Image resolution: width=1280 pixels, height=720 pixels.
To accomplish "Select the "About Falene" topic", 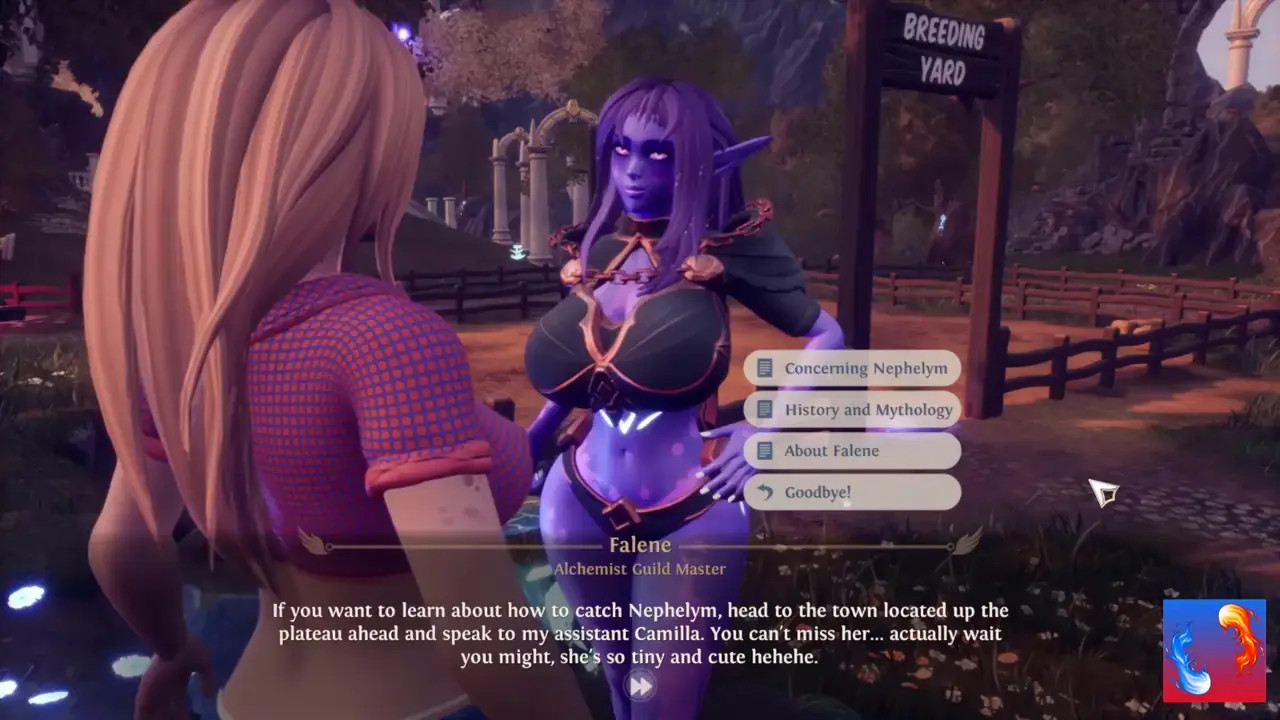I will (852, 451).
